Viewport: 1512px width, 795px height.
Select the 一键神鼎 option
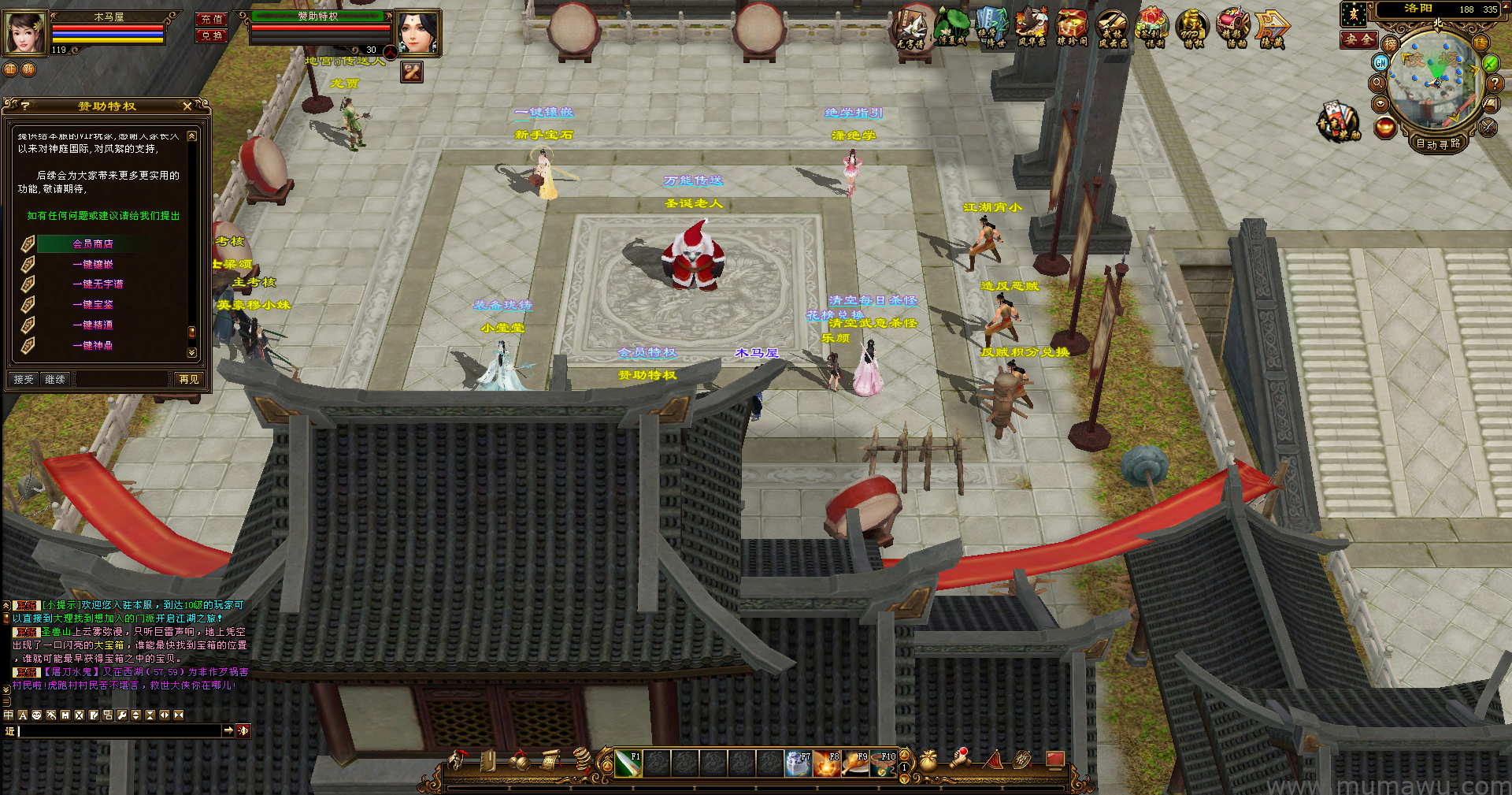pos(93,346)
